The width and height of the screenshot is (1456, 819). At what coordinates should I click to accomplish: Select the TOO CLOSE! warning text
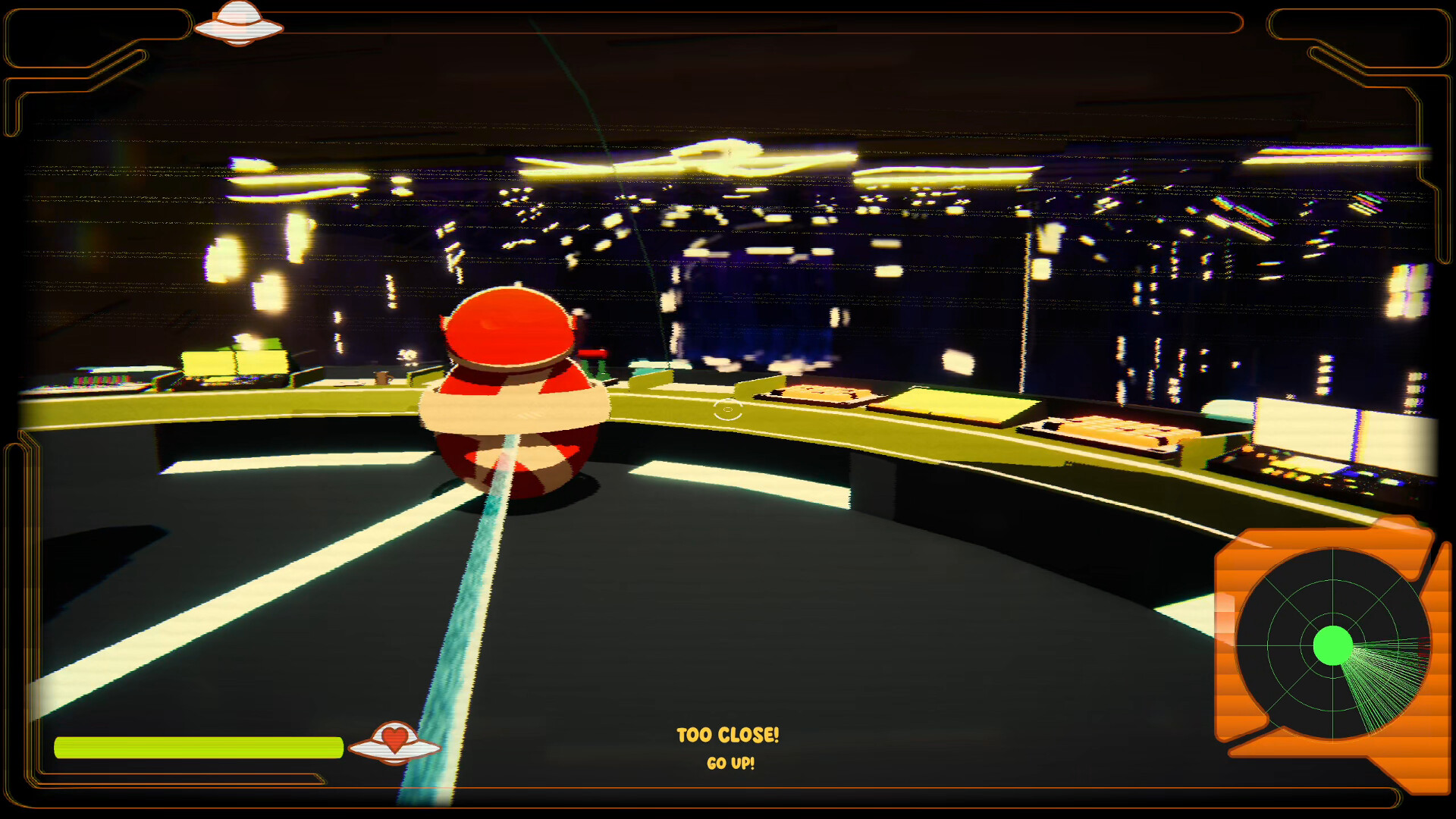tap(727, 734)
